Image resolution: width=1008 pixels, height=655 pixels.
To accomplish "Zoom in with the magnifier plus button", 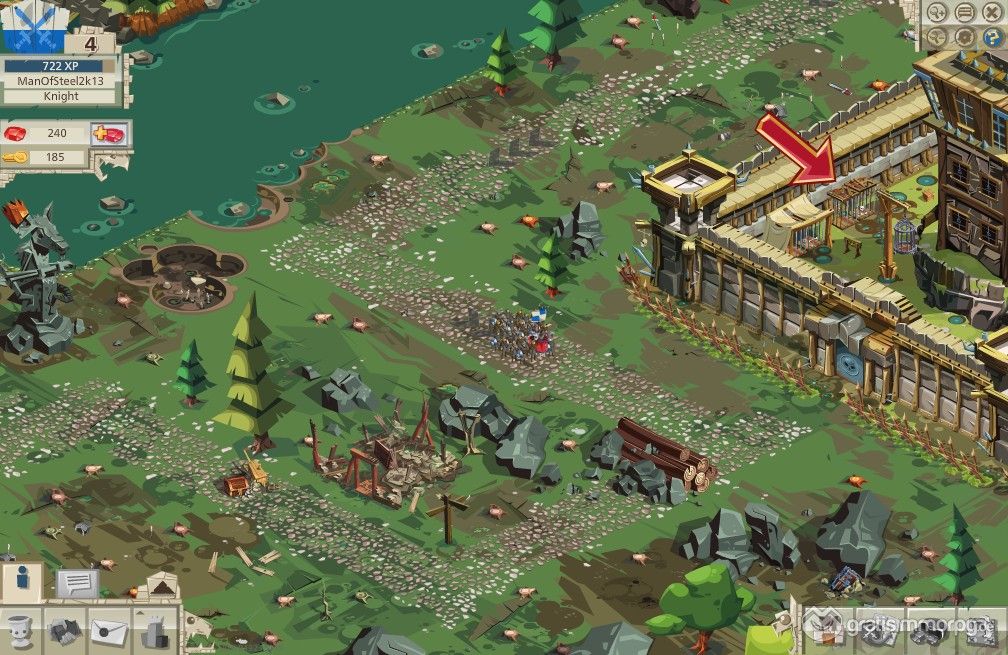I will click(937, 13).
